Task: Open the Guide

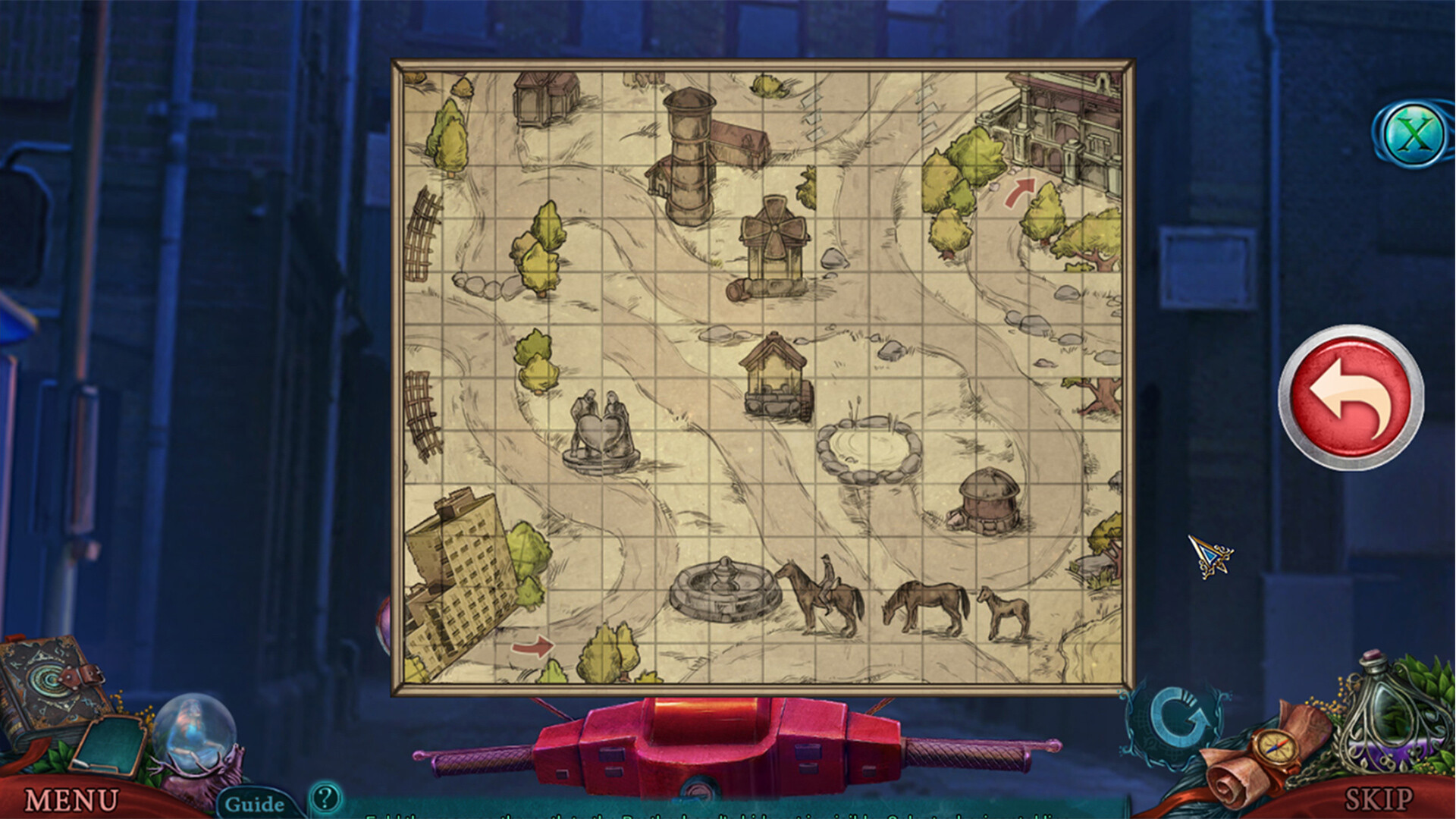Action: coord(256,802)
